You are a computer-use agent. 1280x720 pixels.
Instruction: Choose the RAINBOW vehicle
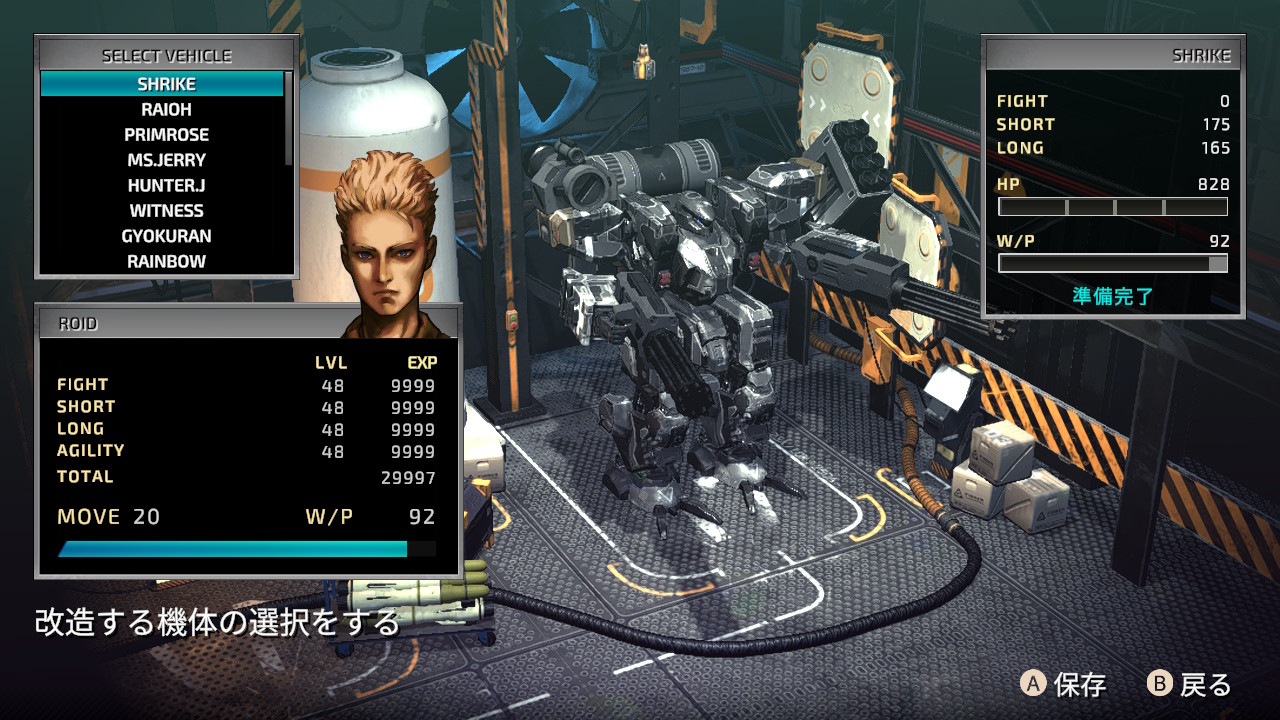click(x=166, y=262)
